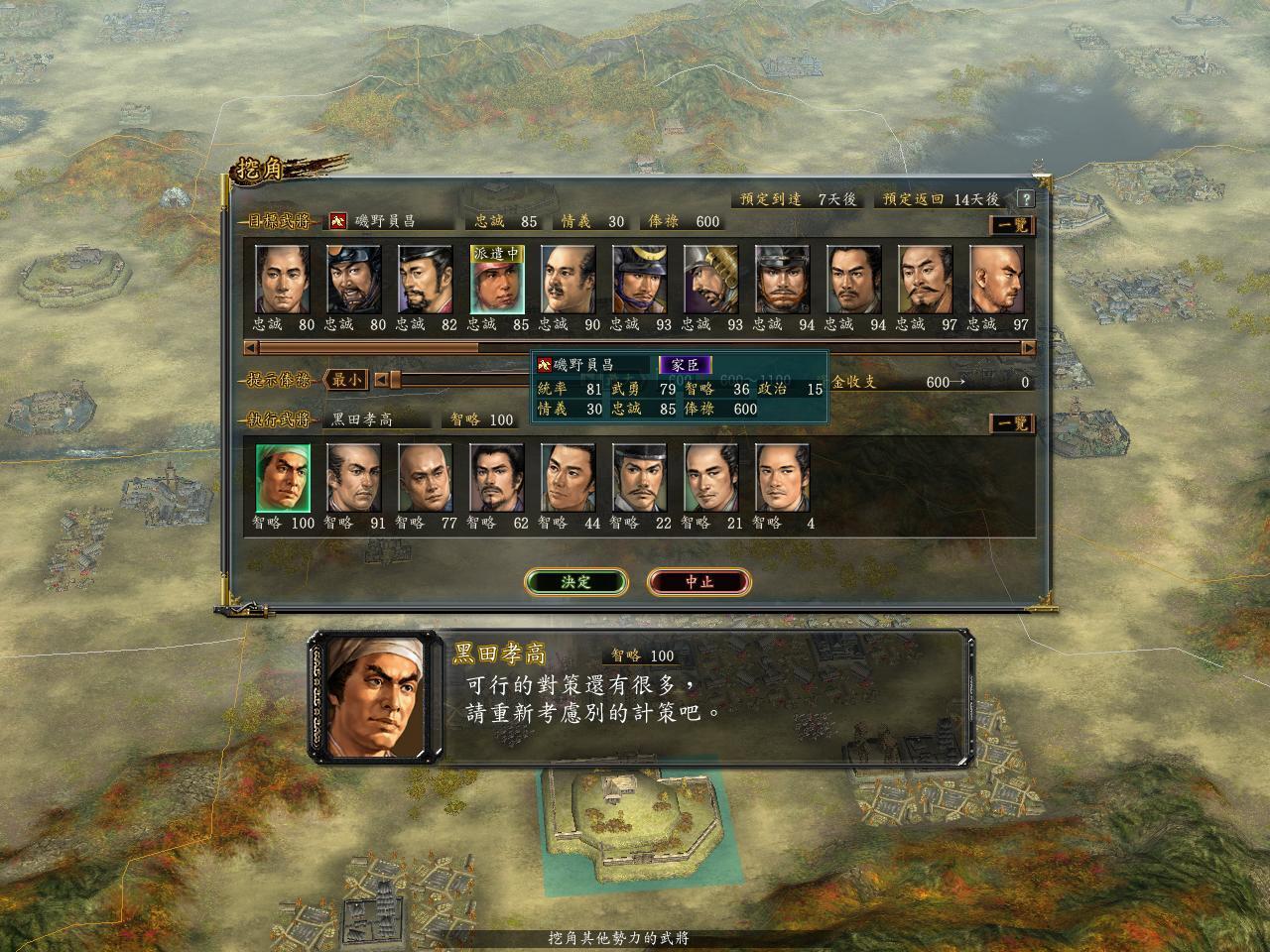Choose executing officer with 智略 4

point(783,478)
